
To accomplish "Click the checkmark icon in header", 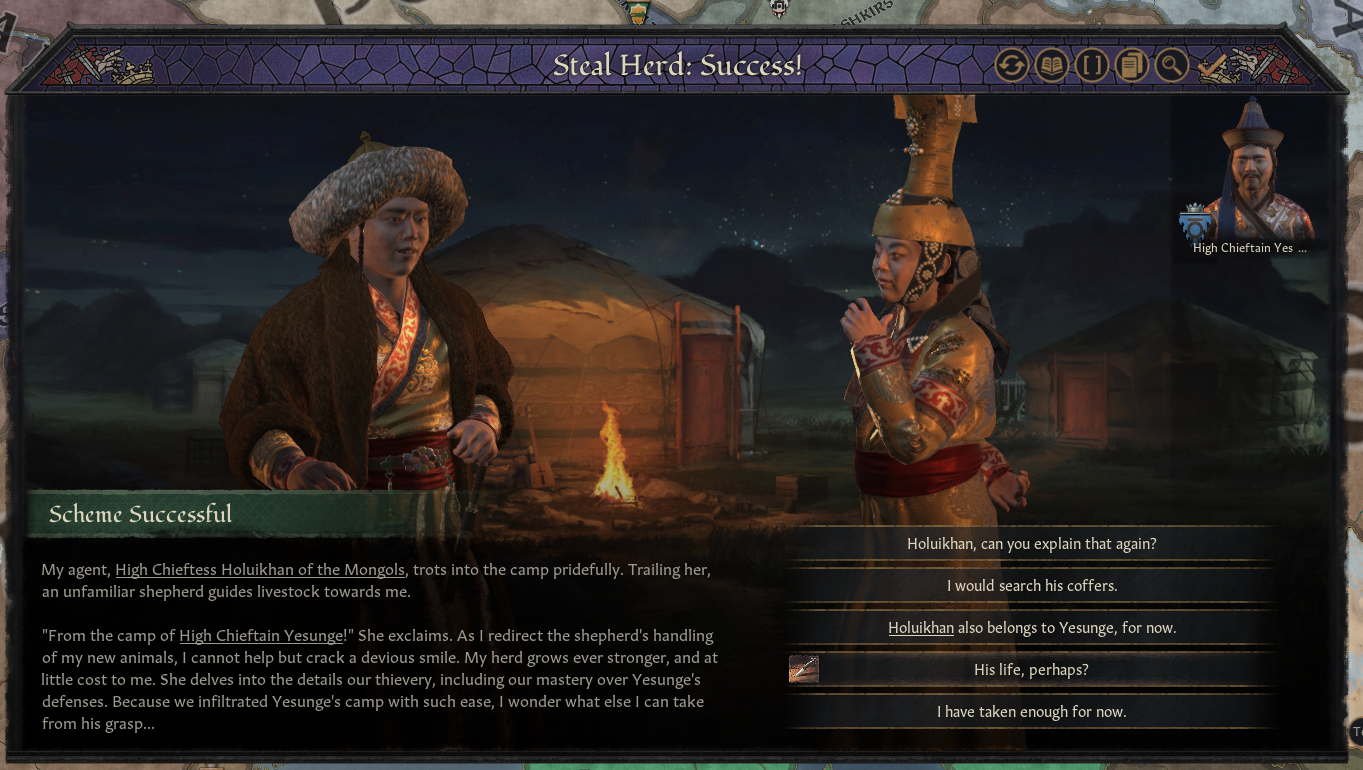I will [x=1212, y=67].
